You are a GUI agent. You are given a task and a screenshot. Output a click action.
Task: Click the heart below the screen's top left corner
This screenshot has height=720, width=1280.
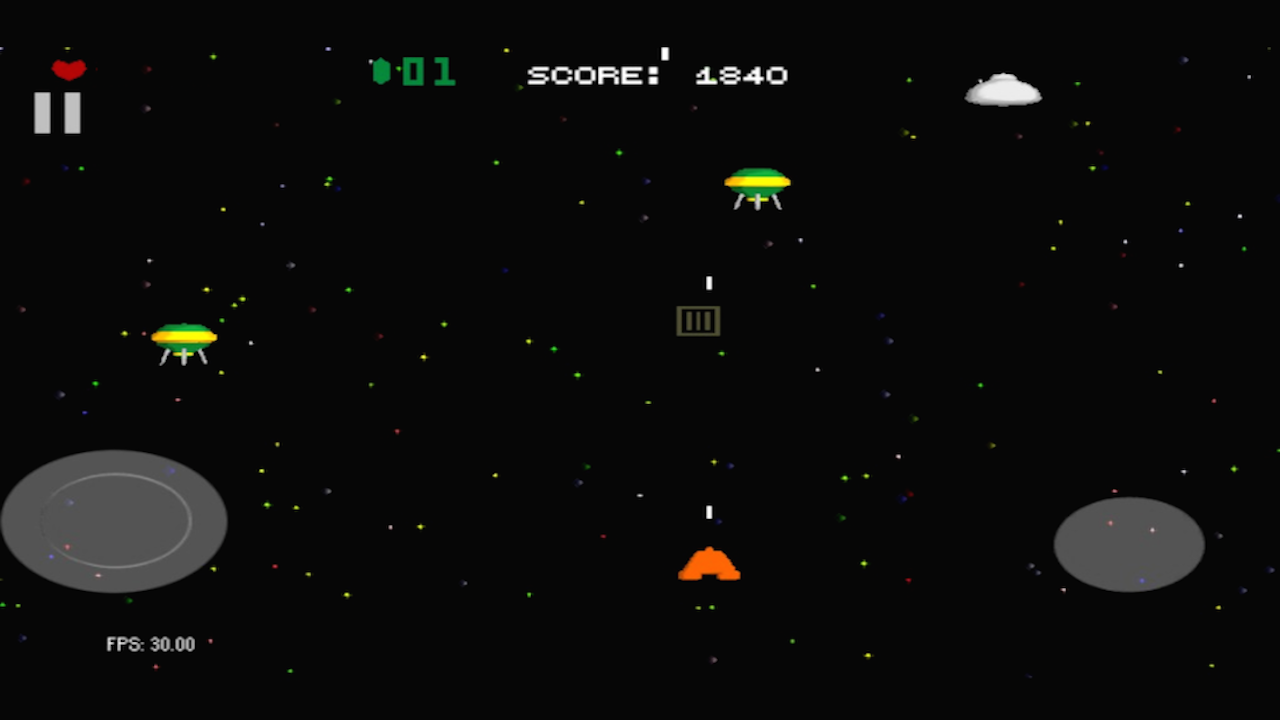[x=68, y=68]
